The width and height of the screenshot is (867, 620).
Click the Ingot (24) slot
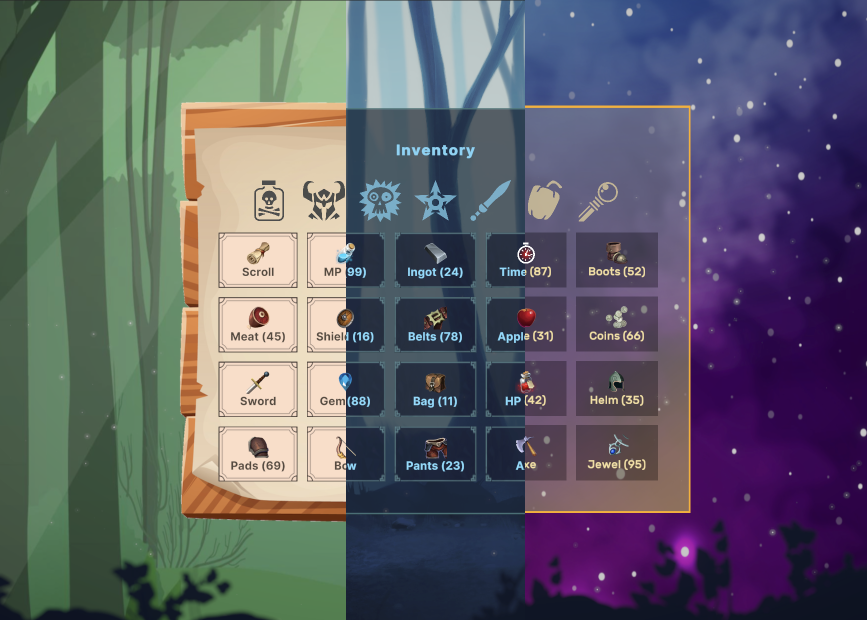point(435,260)
